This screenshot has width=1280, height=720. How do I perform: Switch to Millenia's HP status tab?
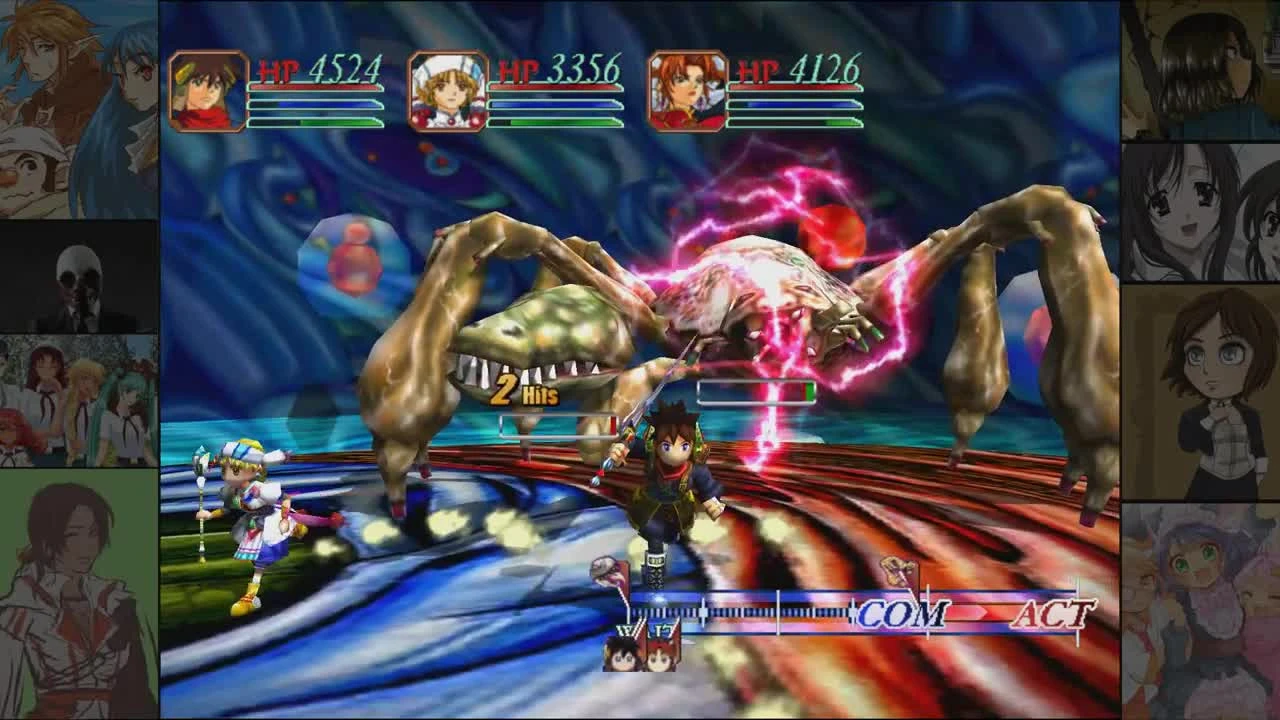pyautogui.click(x=793, y=103)
